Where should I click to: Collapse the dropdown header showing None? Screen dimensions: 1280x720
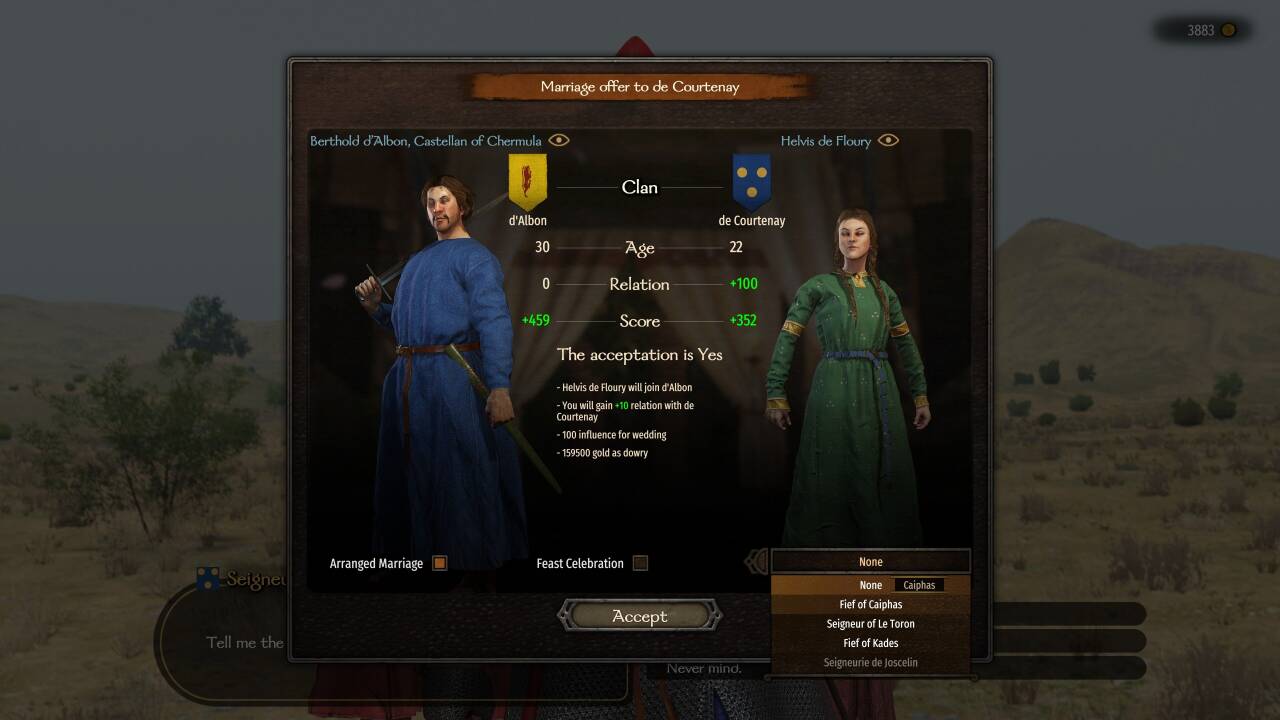coord(870,562)
